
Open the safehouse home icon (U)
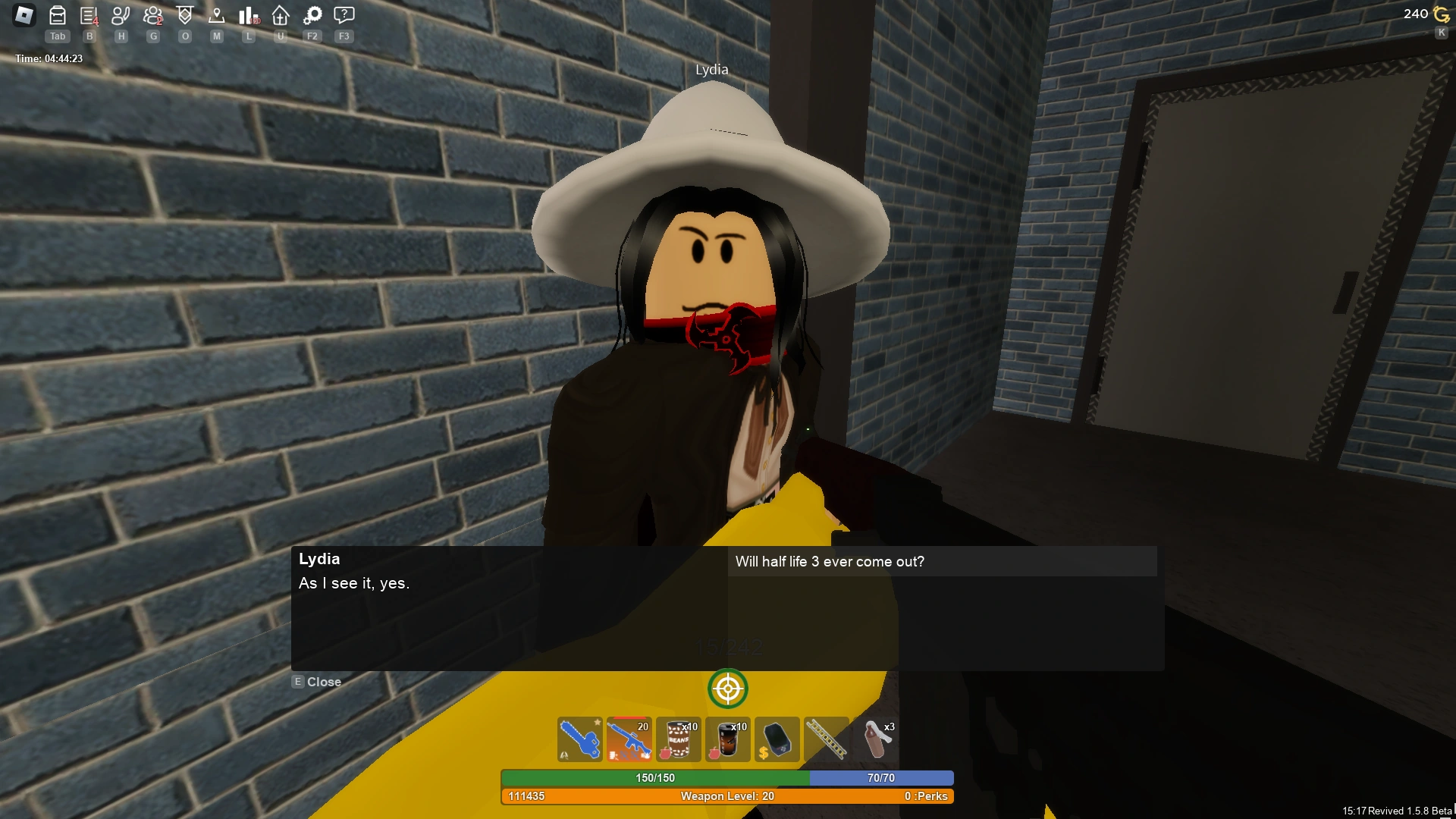(280, 15)
